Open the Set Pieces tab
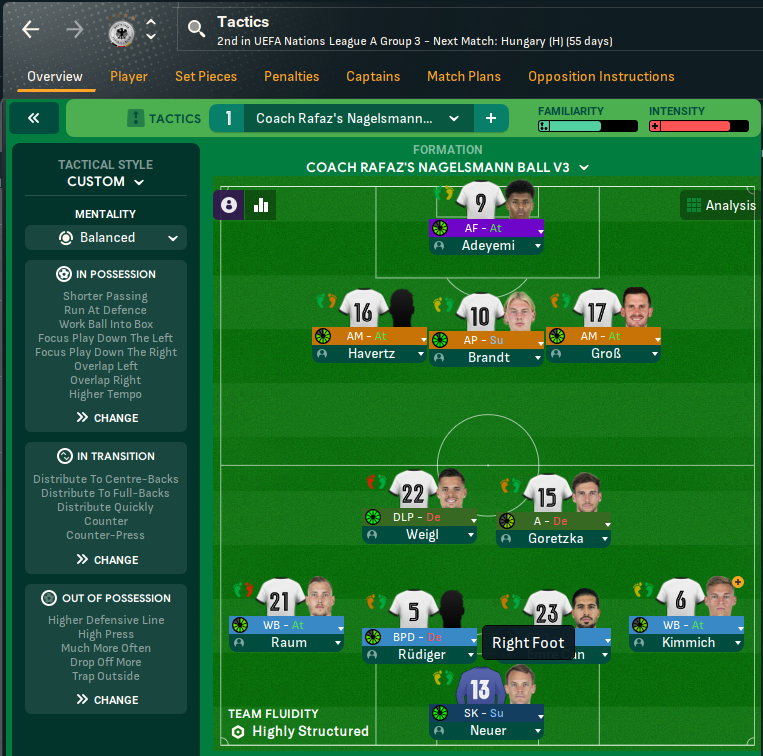Viewport: 763px width, 756px height. (206, 76)
